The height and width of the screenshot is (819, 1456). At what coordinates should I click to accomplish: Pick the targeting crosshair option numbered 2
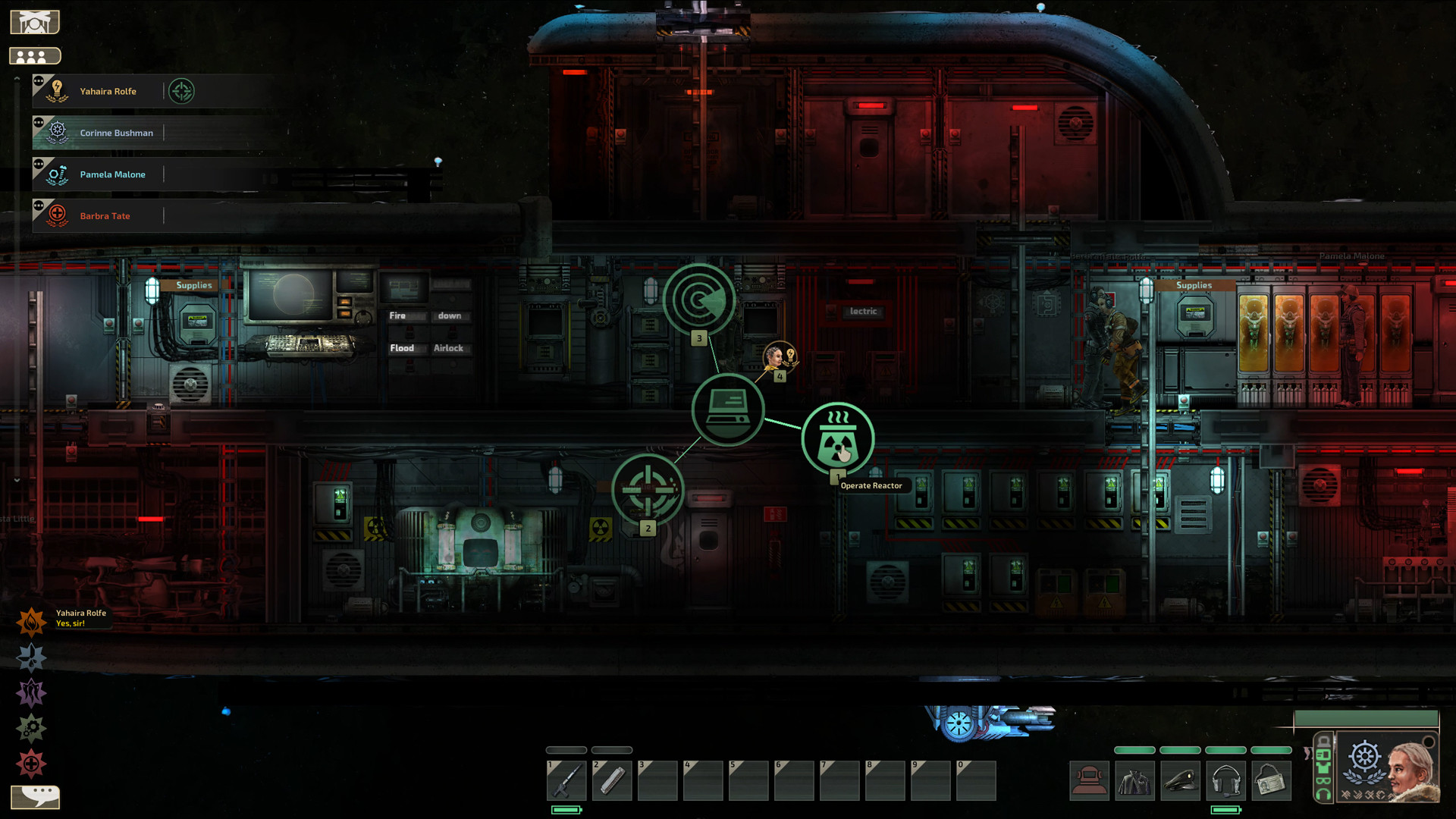(648, 490)
